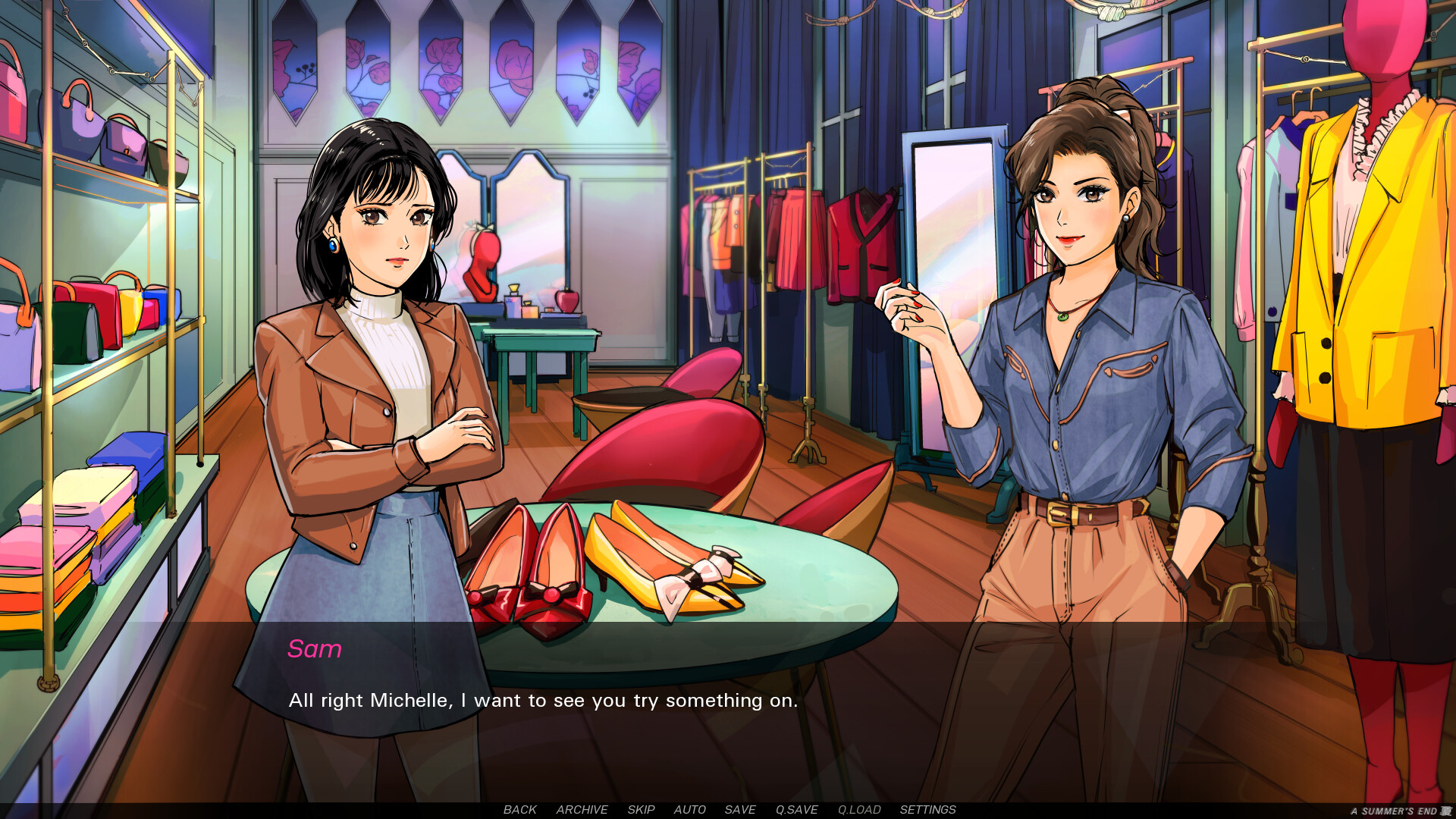Choose Q.LOAD to quick load
This screenshot has width=1456, height=819.
coord(859,810)
